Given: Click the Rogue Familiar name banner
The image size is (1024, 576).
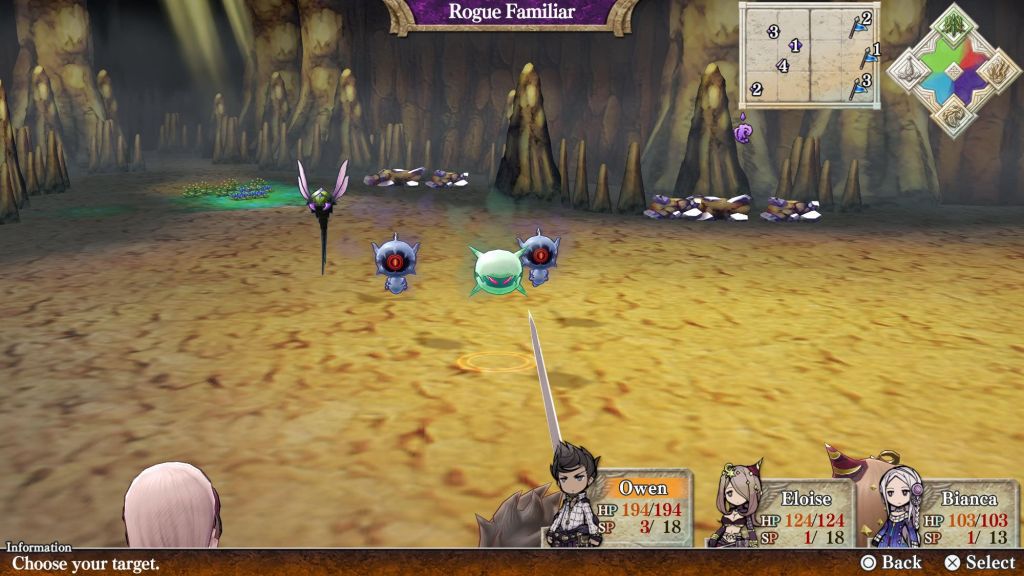Looking at the screenshot, I should pyautogui.click(x=511, y=13).
